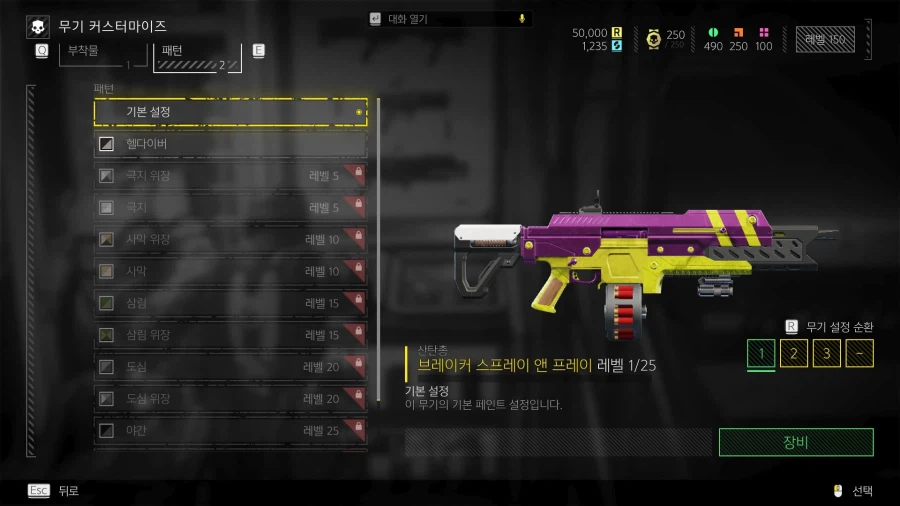Choose the 삼림 pattern entry

[x=230, y=303]
